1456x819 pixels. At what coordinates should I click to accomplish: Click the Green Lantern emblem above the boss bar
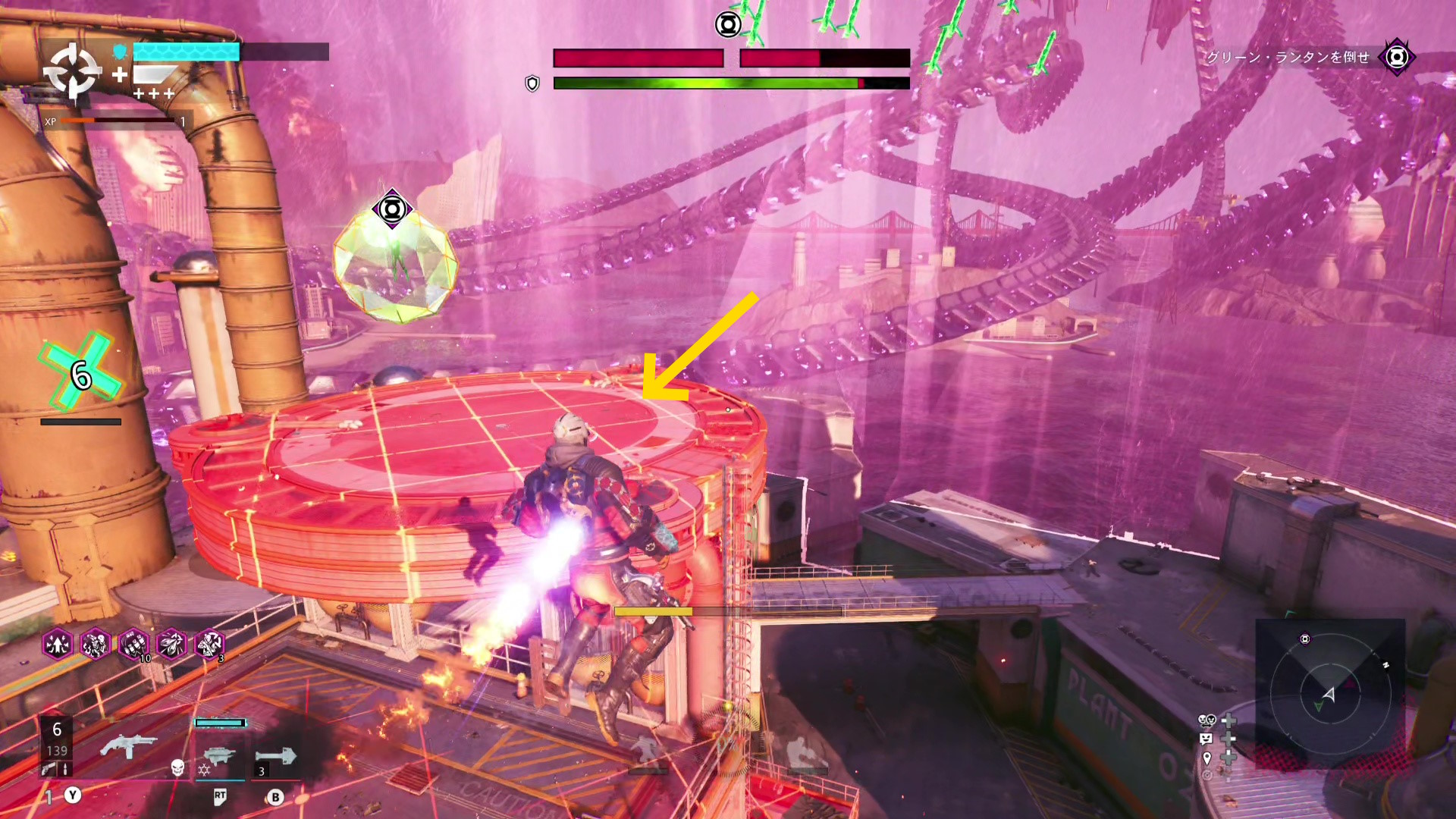tap(728, 25)
